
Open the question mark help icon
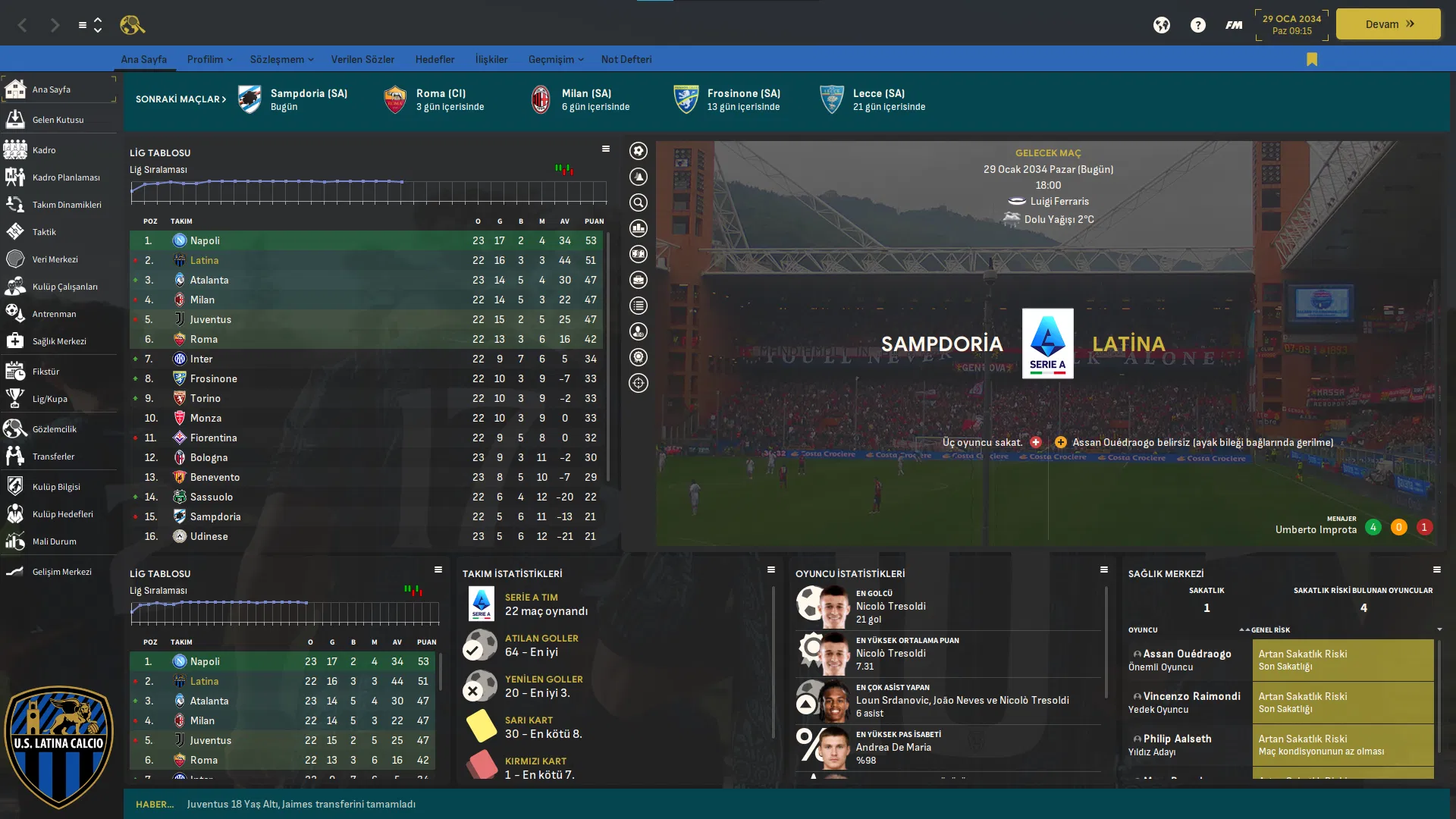click(x=1197, y=25)
